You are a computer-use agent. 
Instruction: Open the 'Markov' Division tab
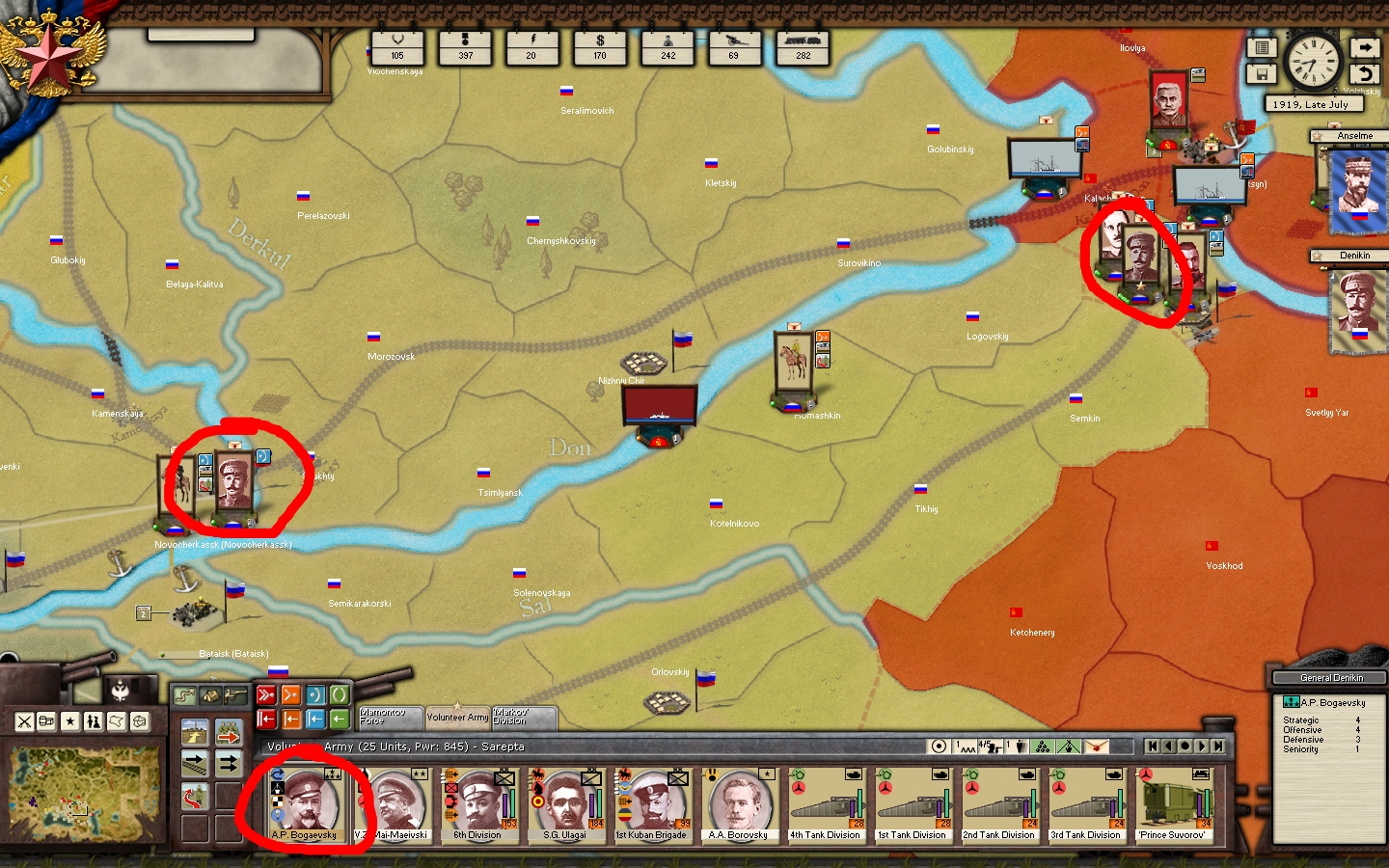click(522, 718)
